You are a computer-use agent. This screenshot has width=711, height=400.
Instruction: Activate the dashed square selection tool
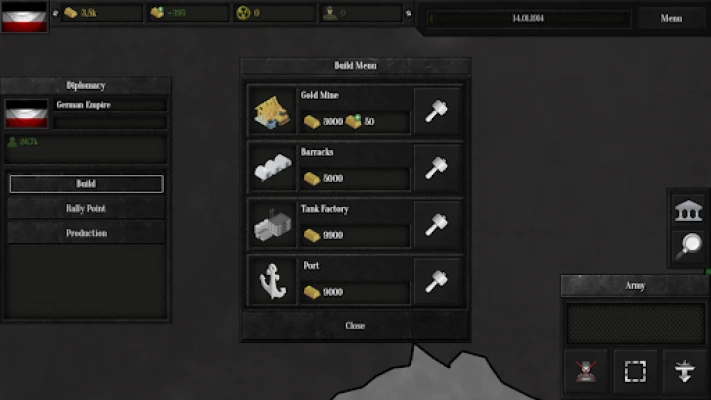coord(635,372)
